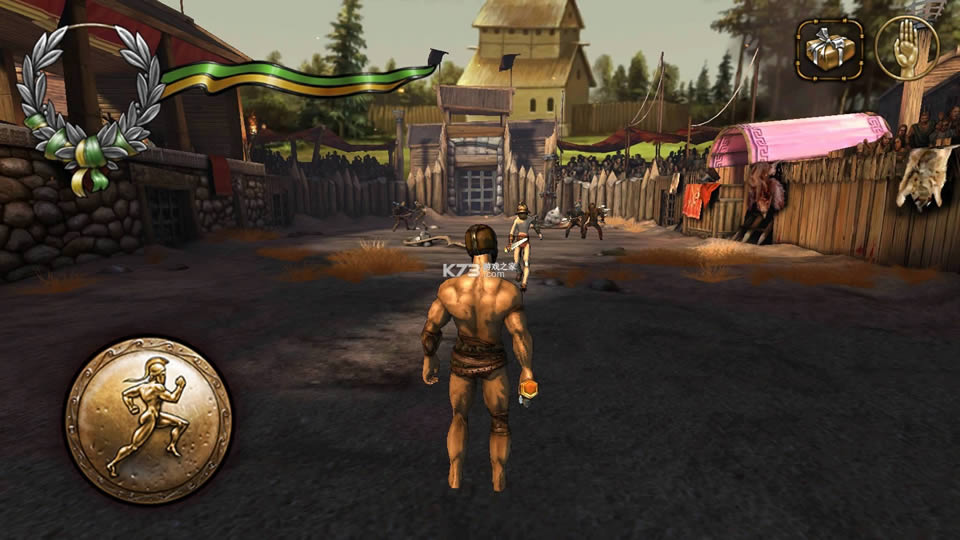Open the gift box inventory icon

click(x=830, y=47)
